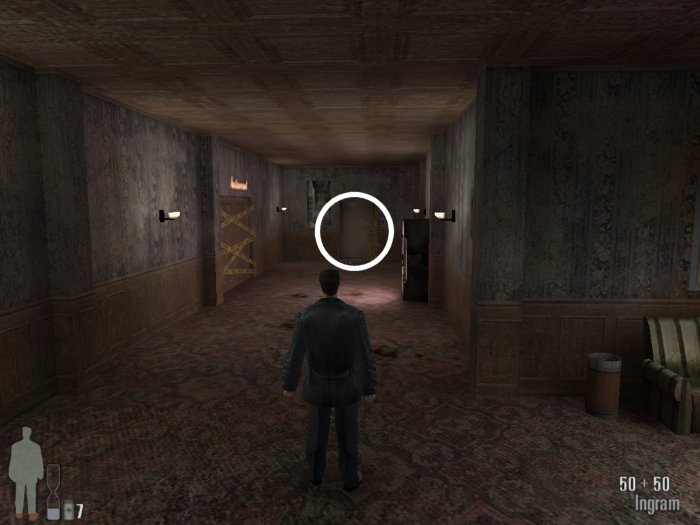Click the bullet time hourglass icon
Screen dimensions: 700x525
[x=53, y=492]
